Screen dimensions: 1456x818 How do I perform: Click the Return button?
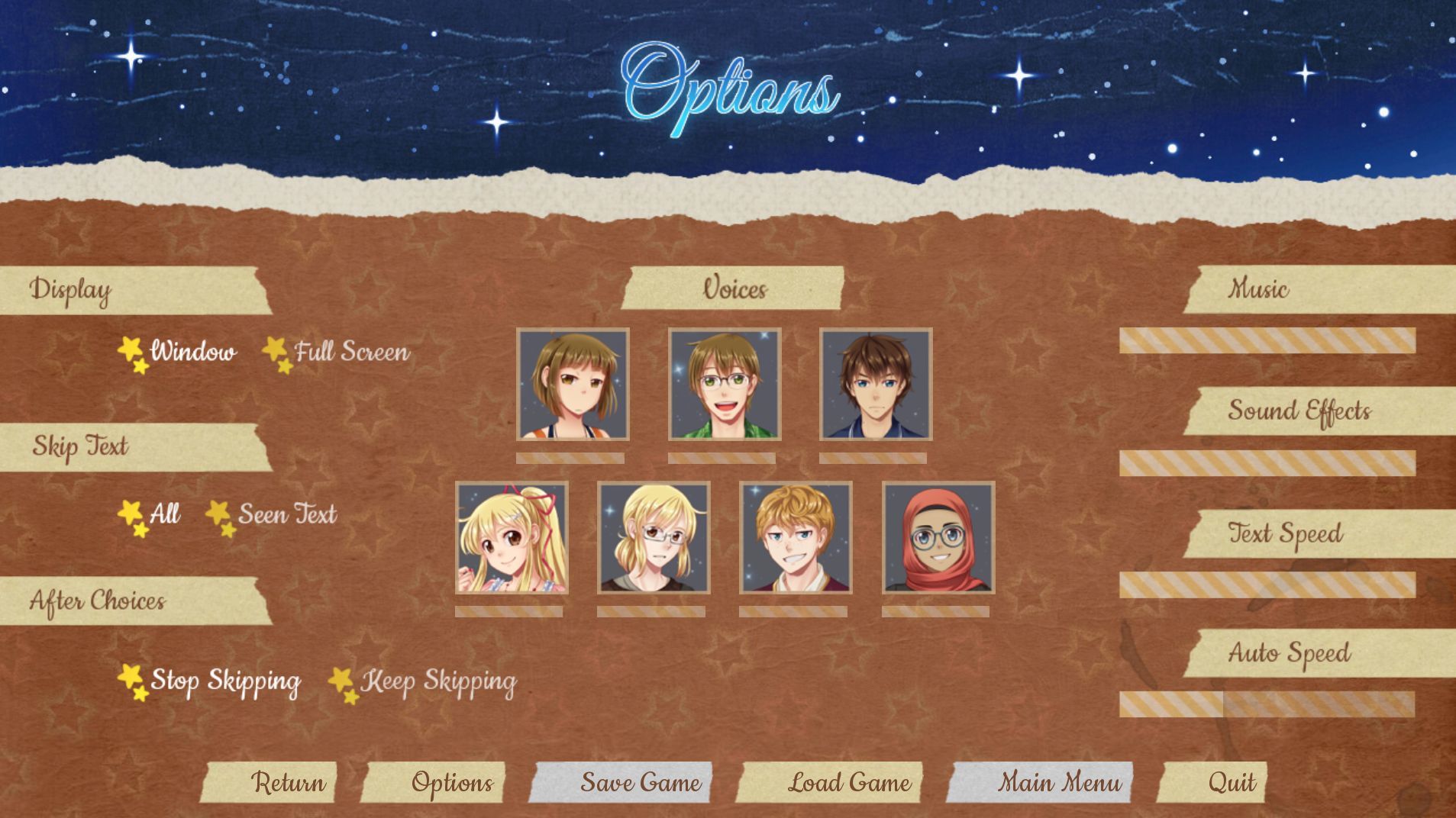click(289, 782)
